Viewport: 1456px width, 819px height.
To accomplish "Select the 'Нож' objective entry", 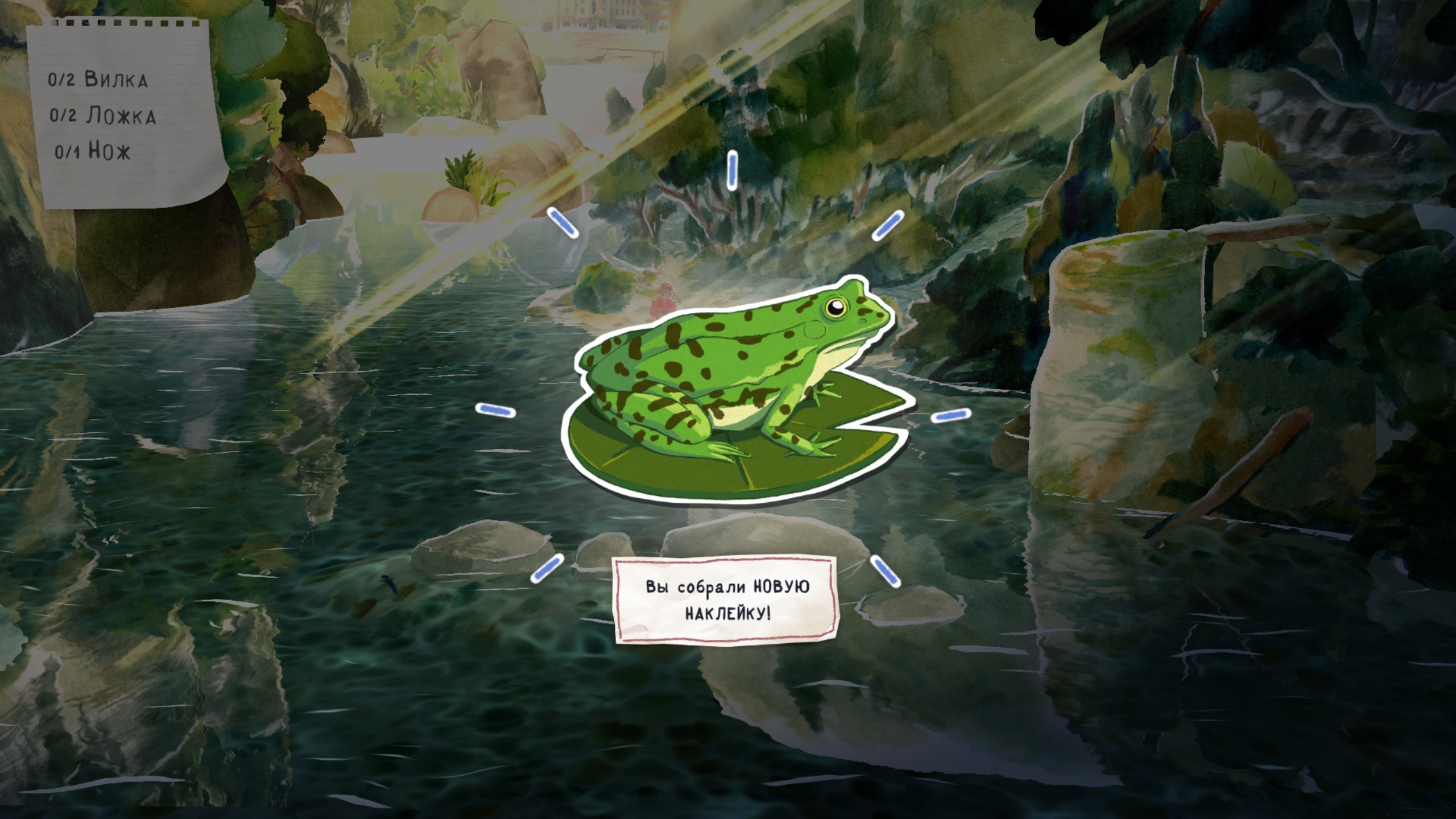I will [x=93, y=152].
